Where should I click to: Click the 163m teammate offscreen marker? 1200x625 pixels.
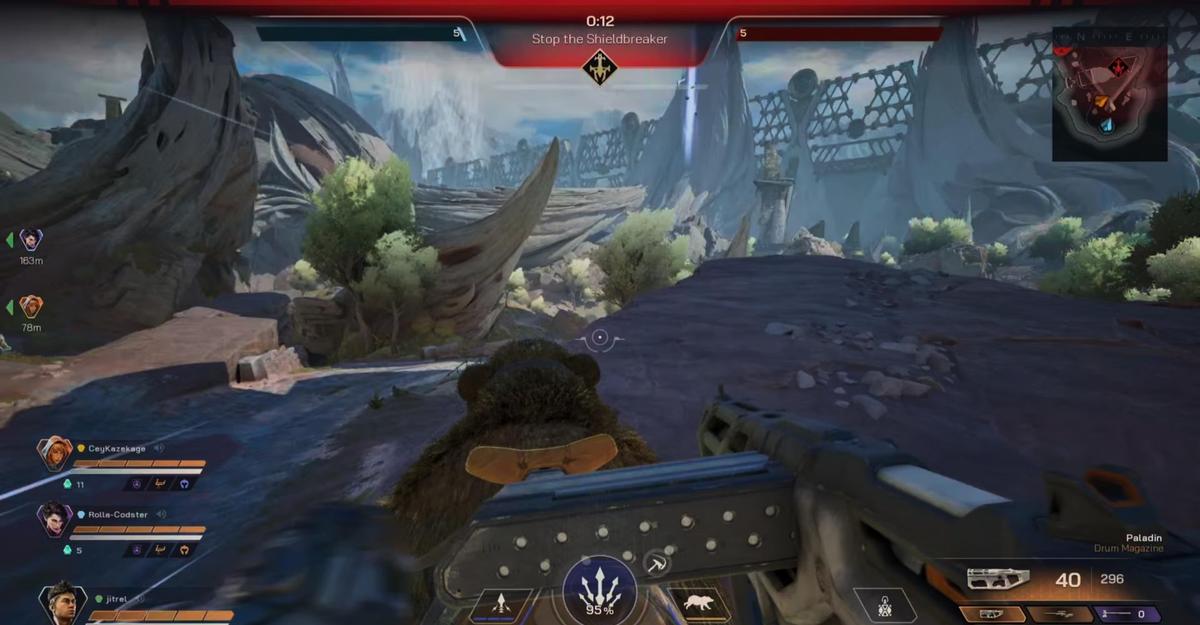coord(31,240)
